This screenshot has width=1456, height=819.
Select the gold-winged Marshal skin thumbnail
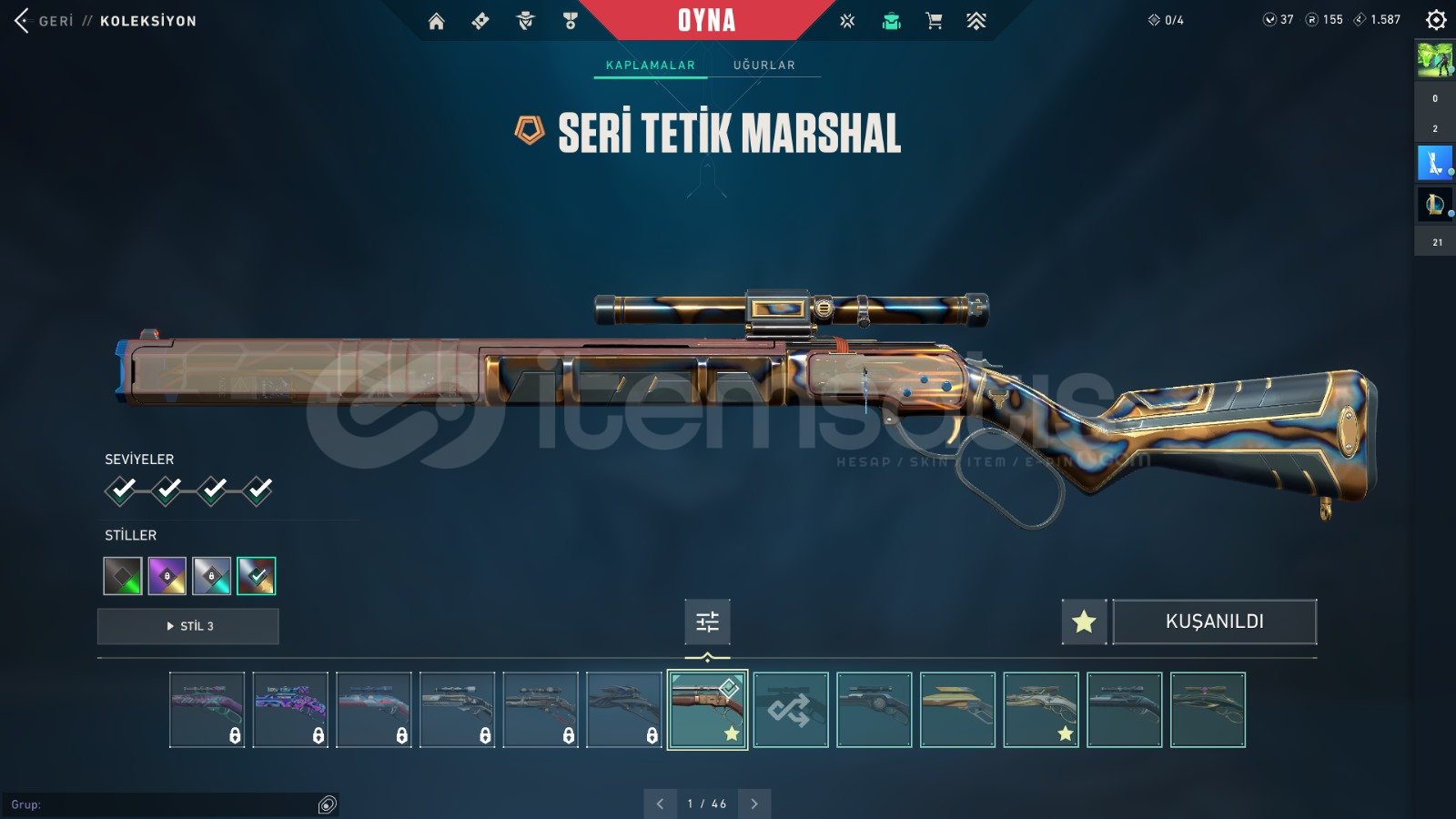click(x=957, y=710)
